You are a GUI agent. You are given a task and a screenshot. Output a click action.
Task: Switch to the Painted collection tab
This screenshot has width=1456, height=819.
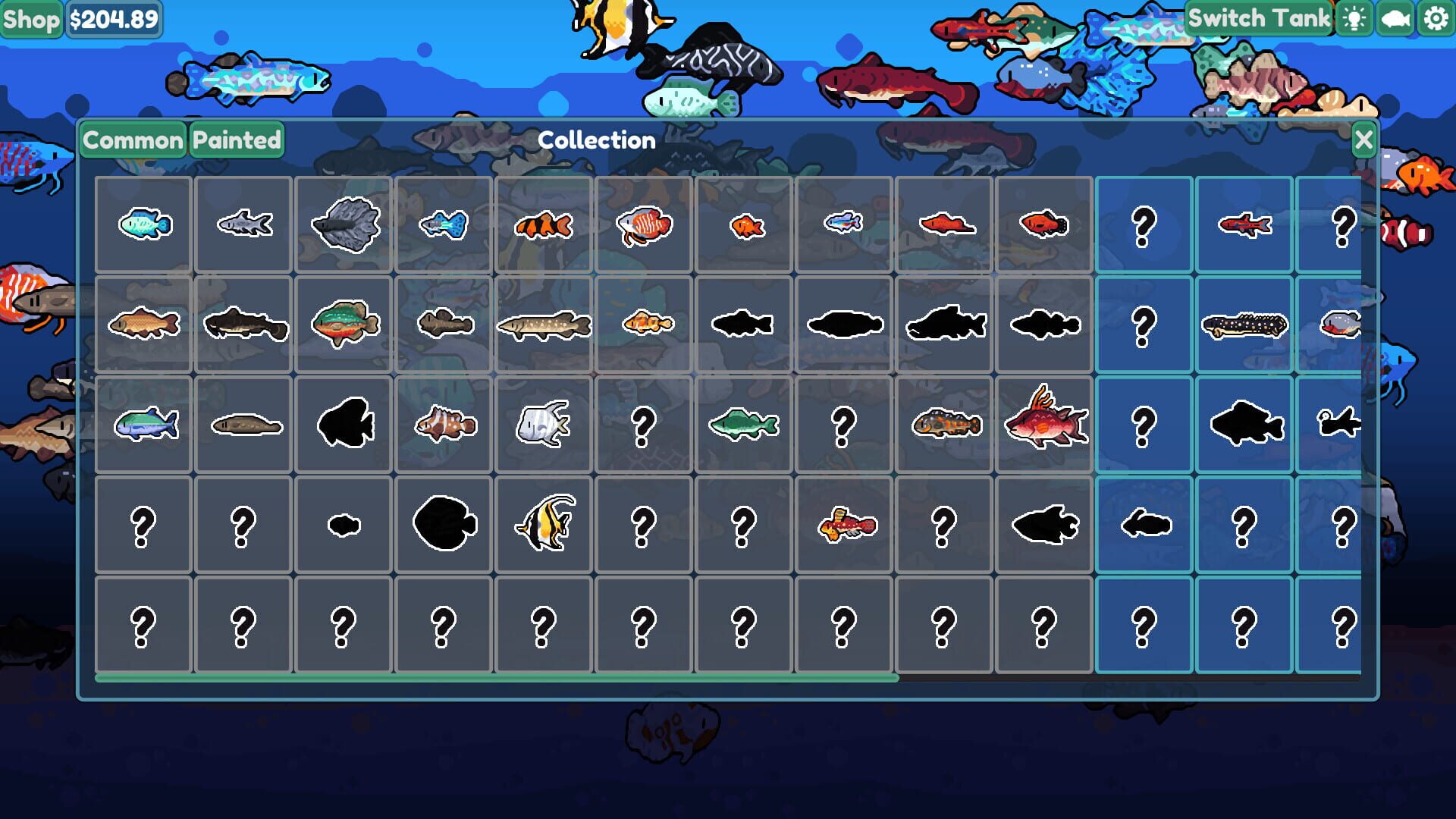pyautogui.click(x=235, y=140)
